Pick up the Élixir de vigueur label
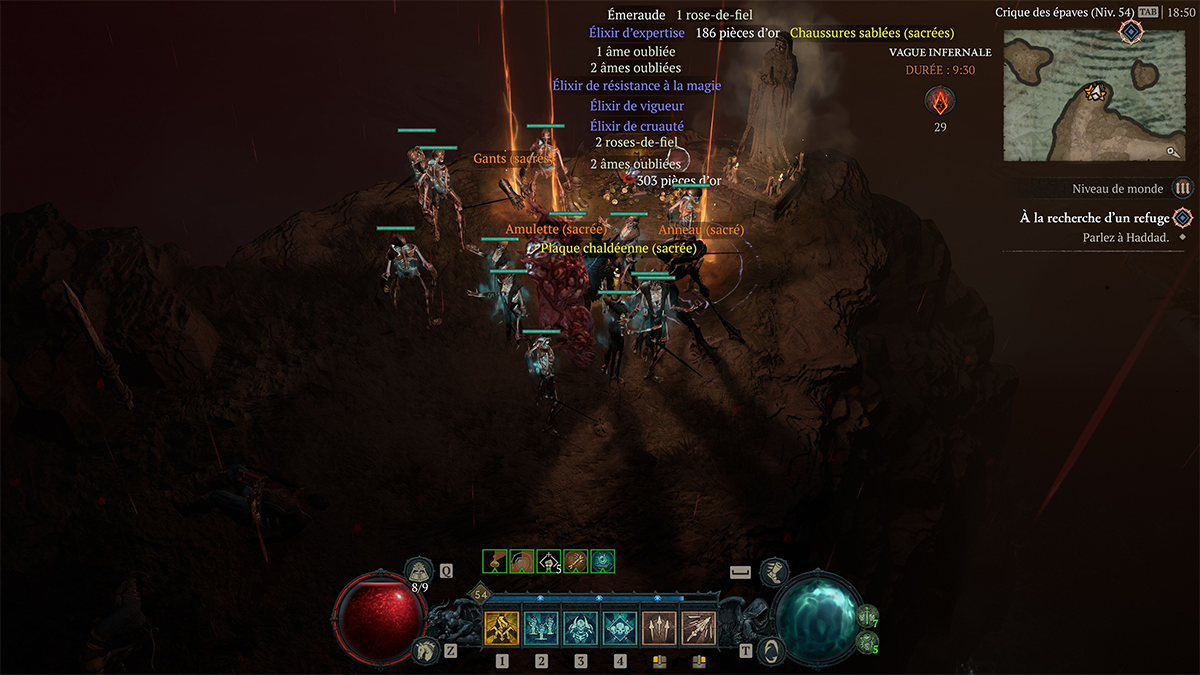The width and height of the screenshot is (1200, 675). tap(636, 105)
